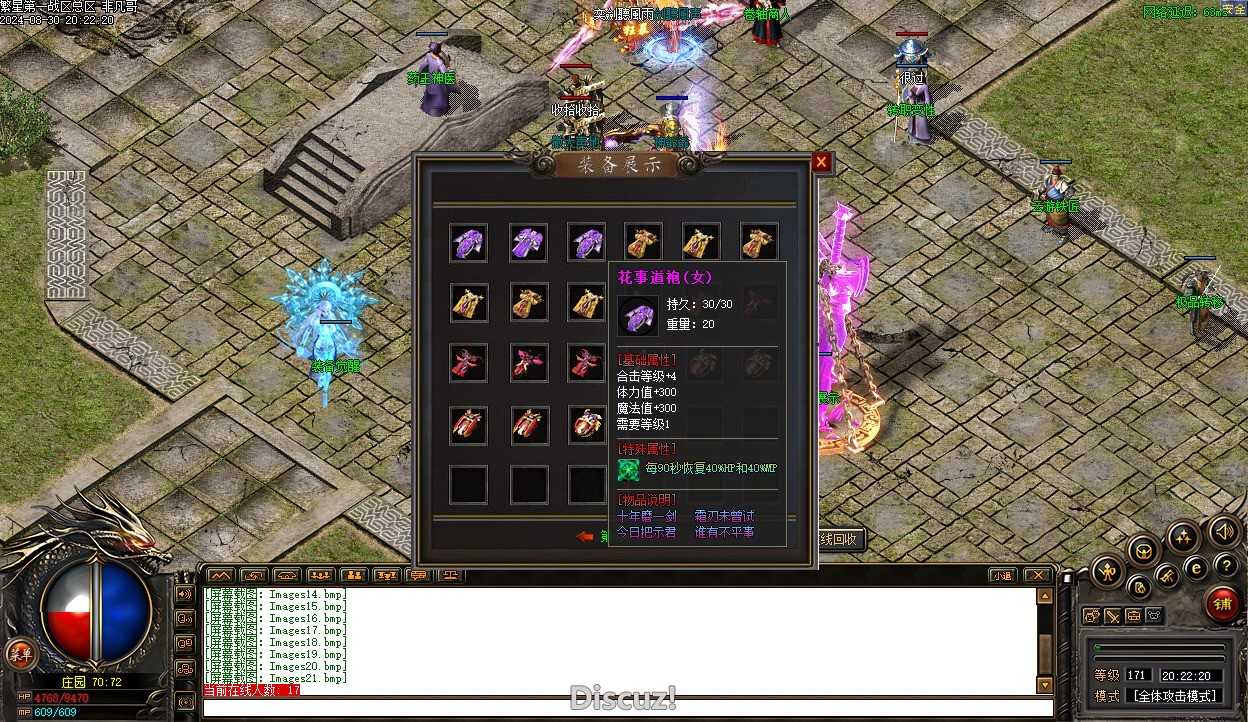
Task: Close the chat panel with its X button
Action: coord(1037,575)
